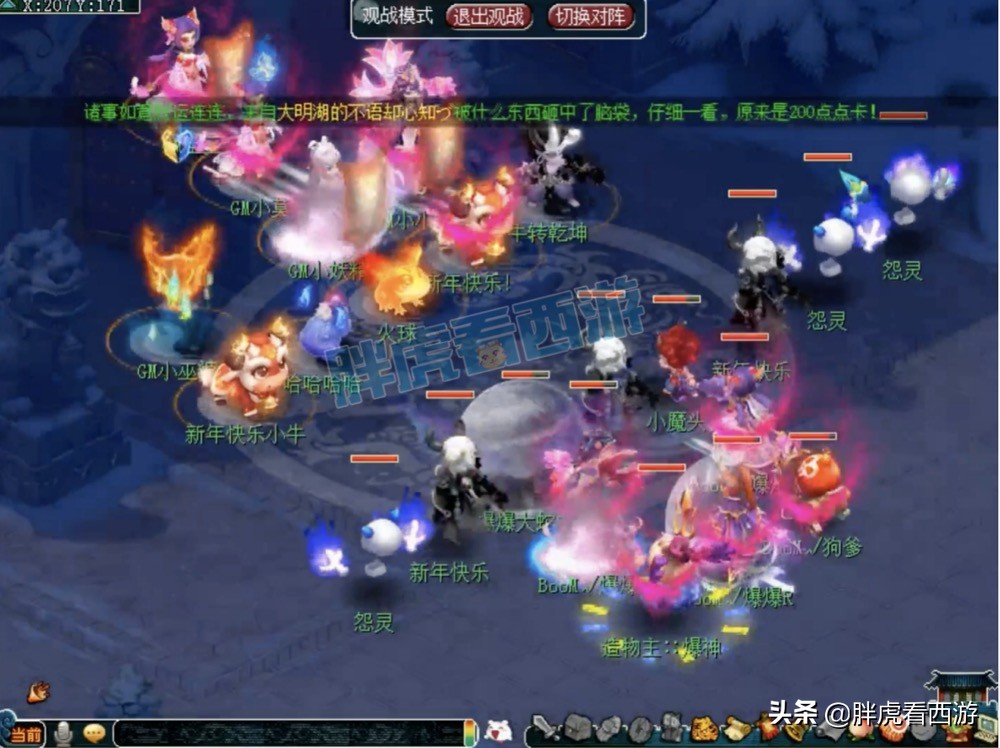Screen dimensions: 1000x748
Task: Click the golden dragon emblem toolbar icon
Action: 706,728
